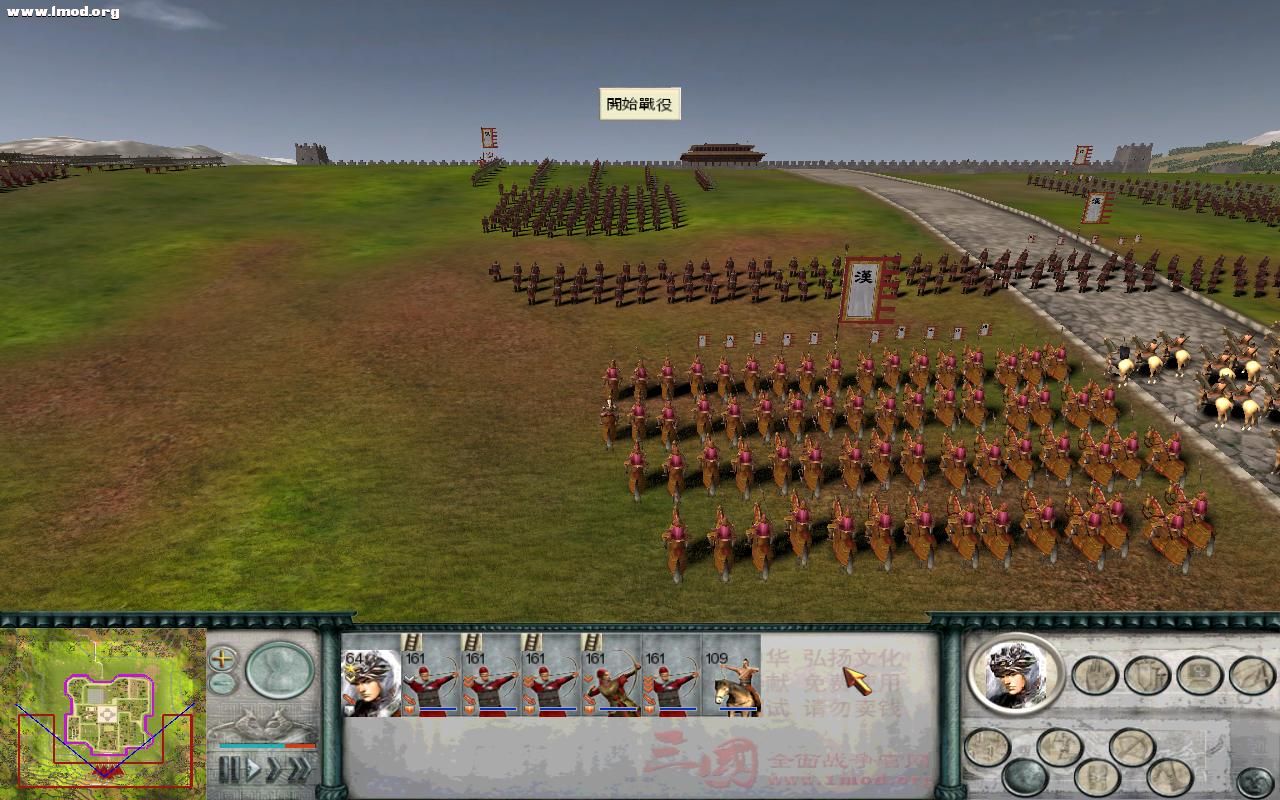Viewport: 1280px width, 800px height.
Task: Click the withdraw unit shield icon
Action: point(1145,677)
